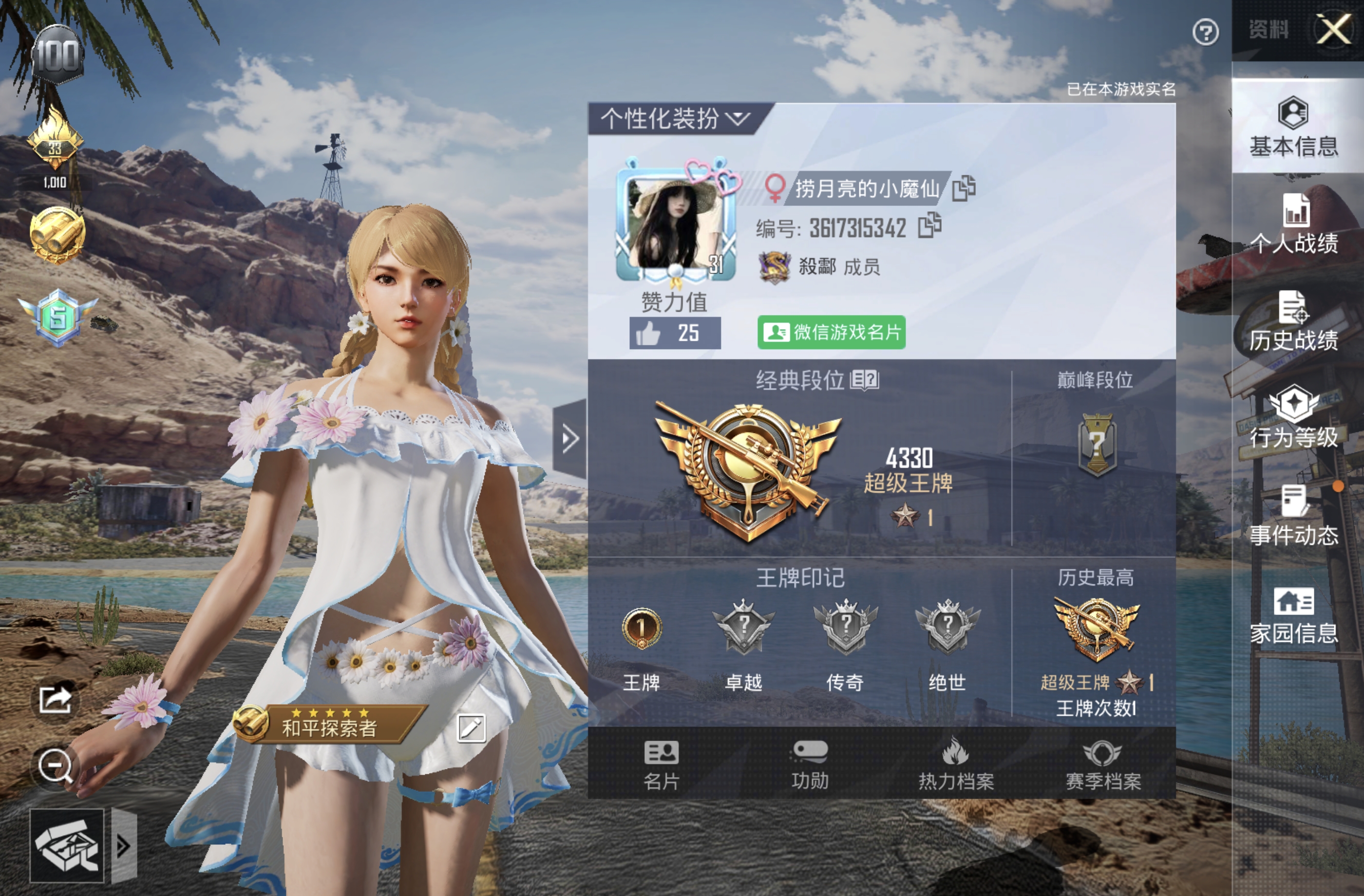The width and height of the screenshot is (1364, 896).
Task: Switch to the 基本信息 tab
Action: point(1293,127)
